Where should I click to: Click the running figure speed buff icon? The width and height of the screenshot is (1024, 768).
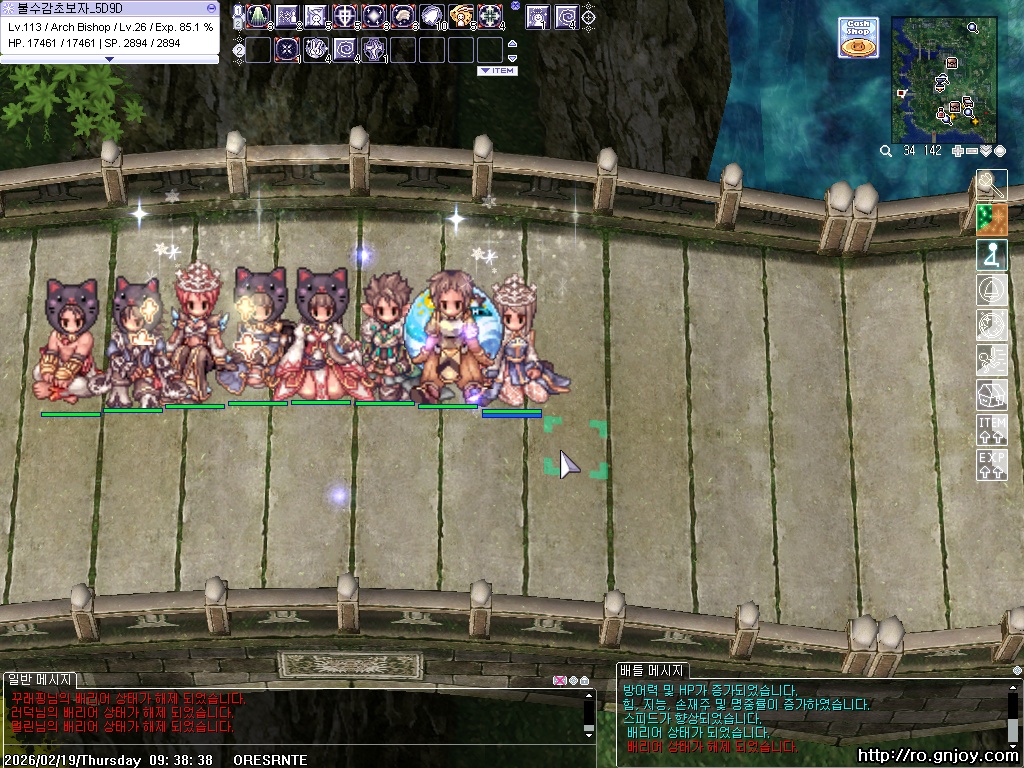[x=991, y=360]
